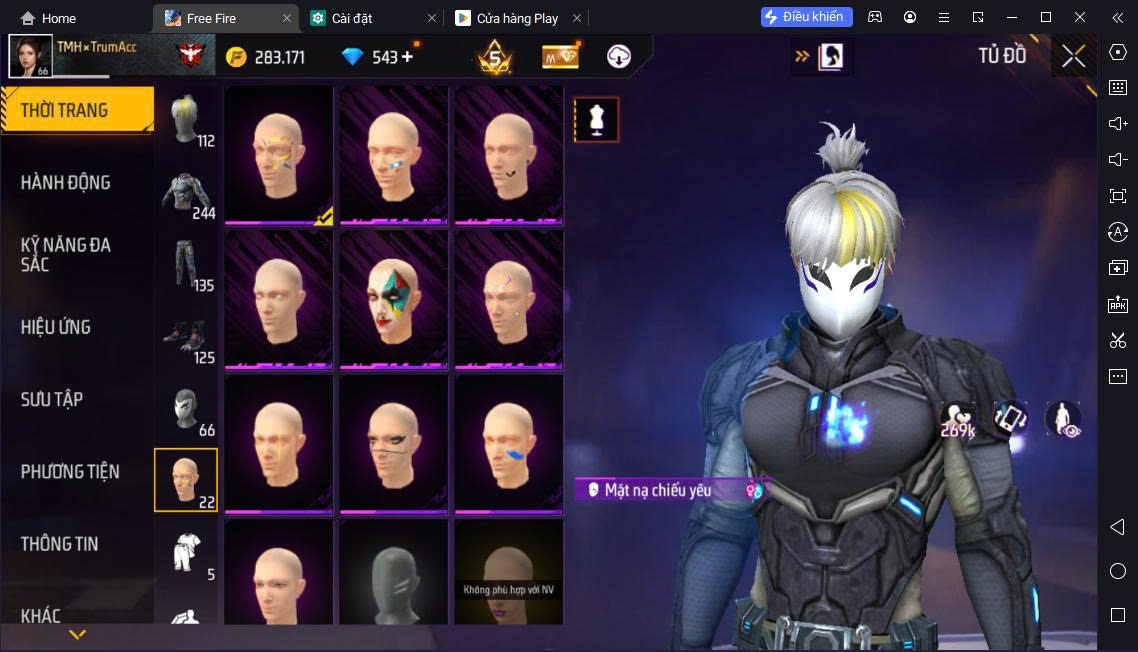Viewport: 1138px width, 652px height.
Task: Choose the hair category with 112 items
Action: click(x=187, y=121)
